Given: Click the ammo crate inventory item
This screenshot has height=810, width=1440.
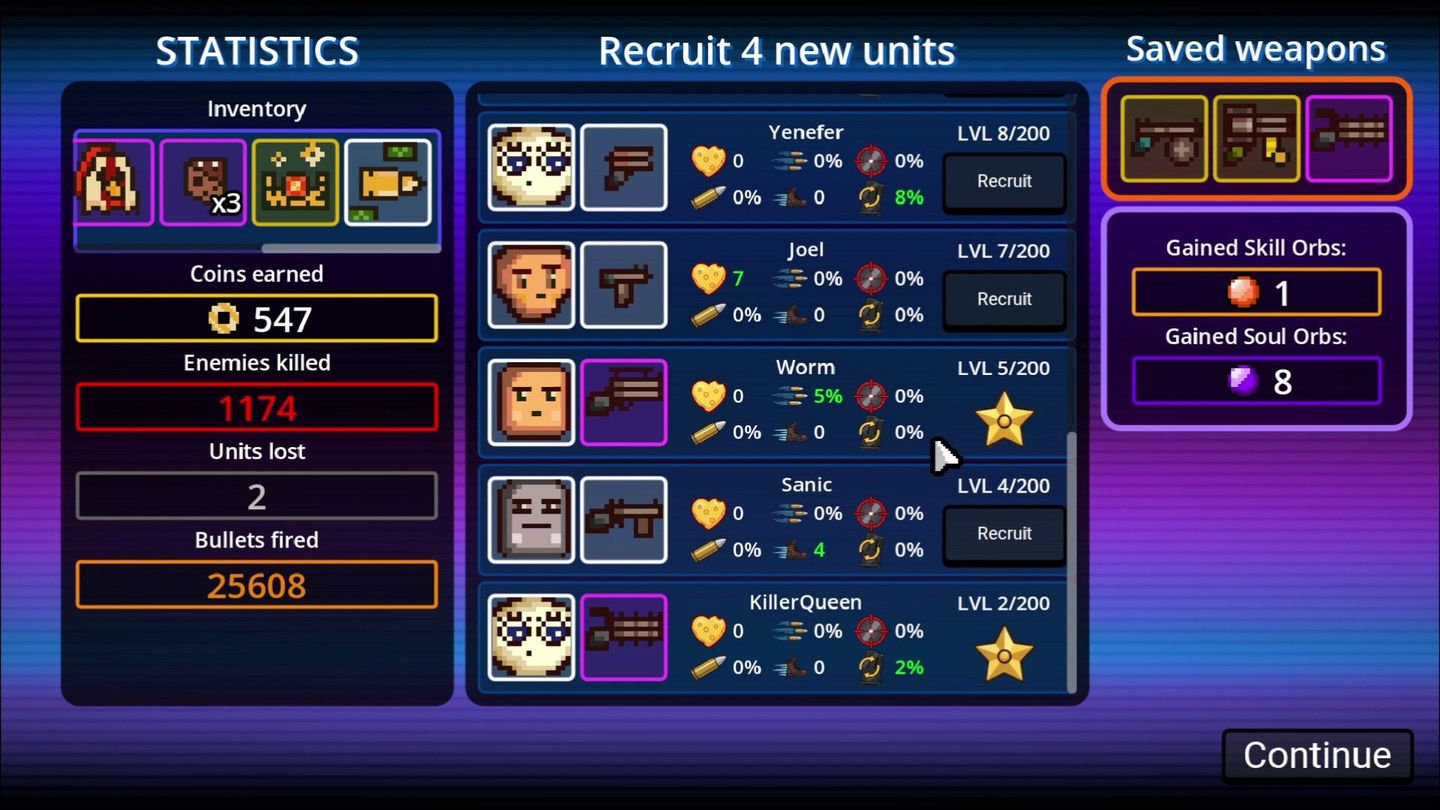Looking at the screenshot, I should click(388, 182).
